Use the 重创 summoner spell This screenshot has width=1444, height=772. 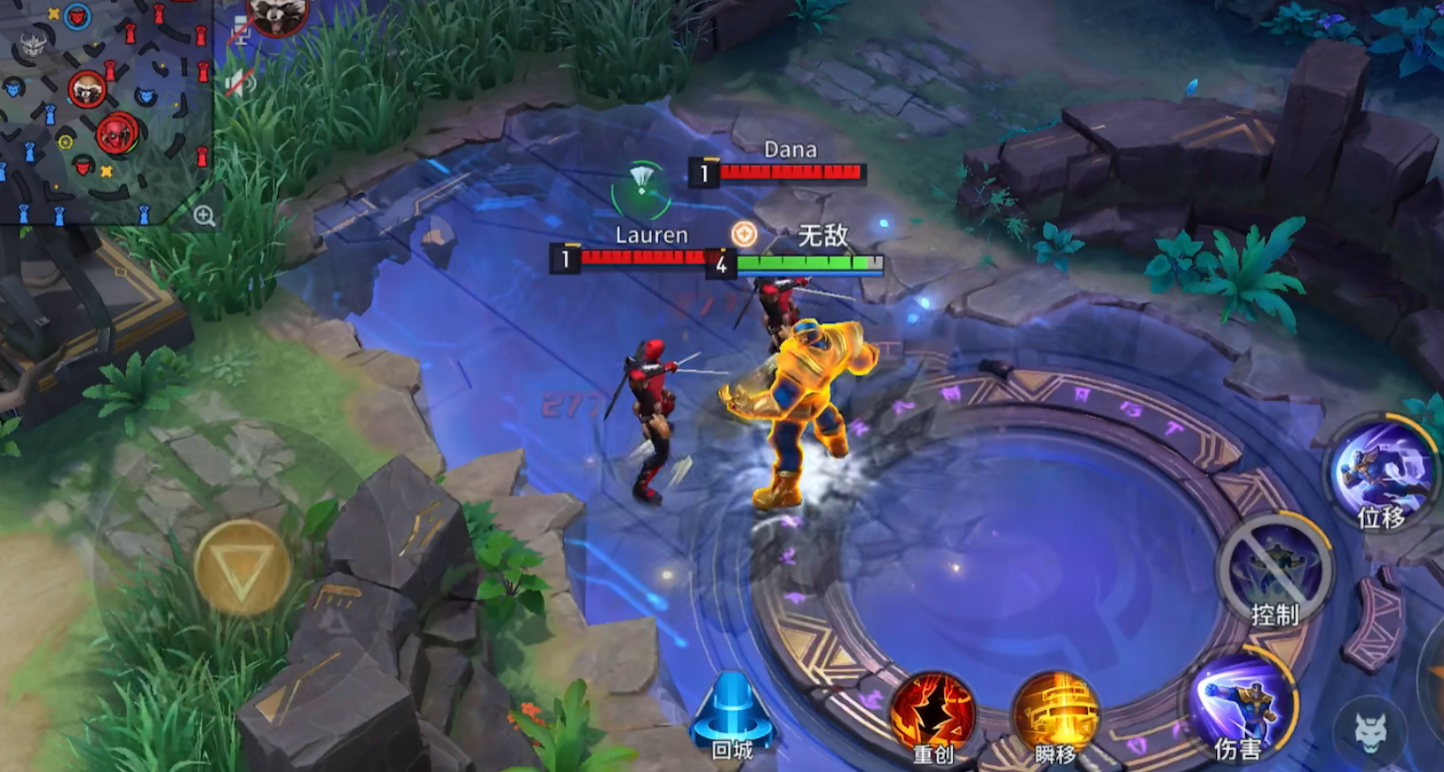(933, 711)
